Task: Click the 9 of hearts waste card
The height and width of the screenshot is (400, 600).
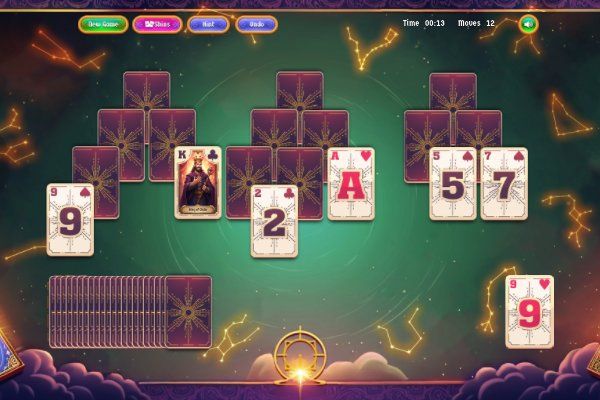Action: pyautogui.click(x=529, y=311)
